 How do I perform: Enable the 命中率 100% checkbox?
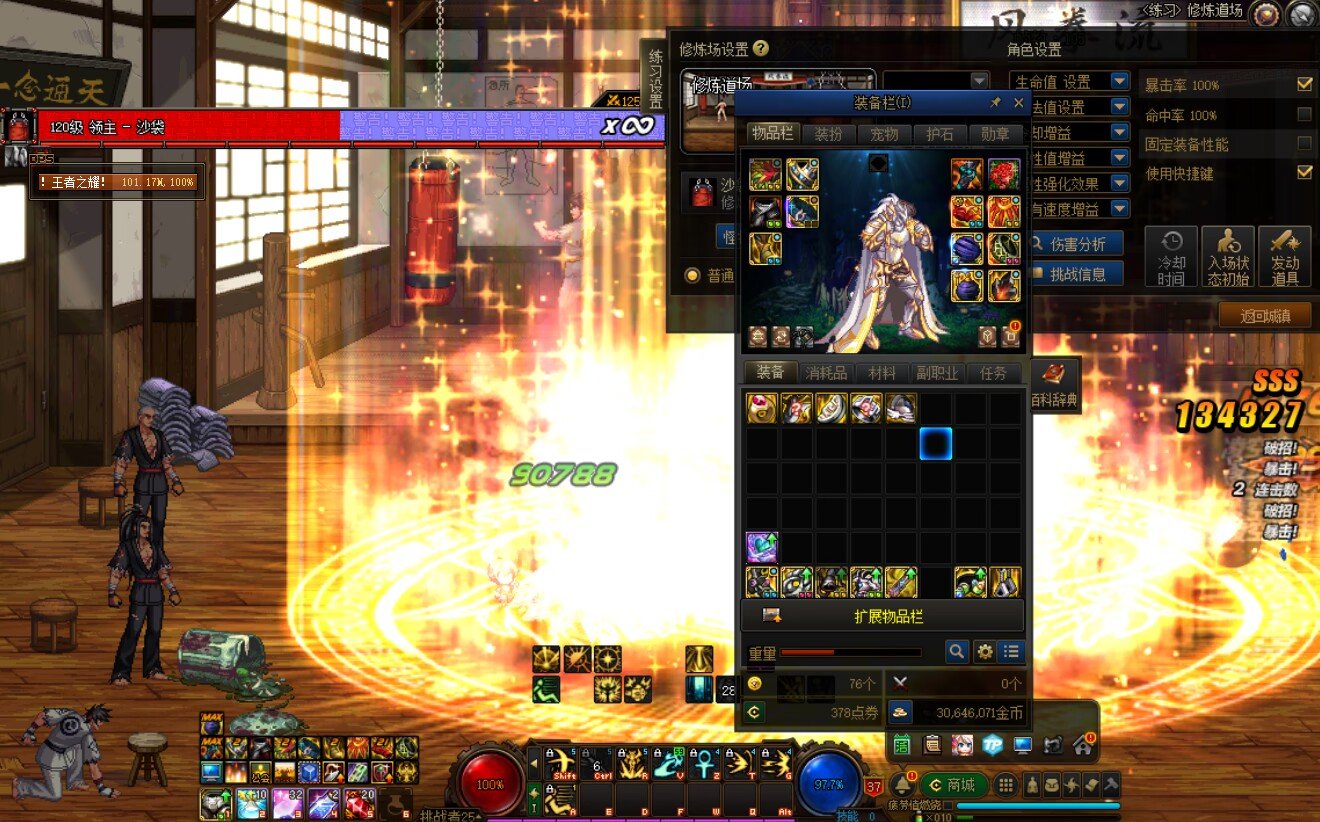(1304, 115)
